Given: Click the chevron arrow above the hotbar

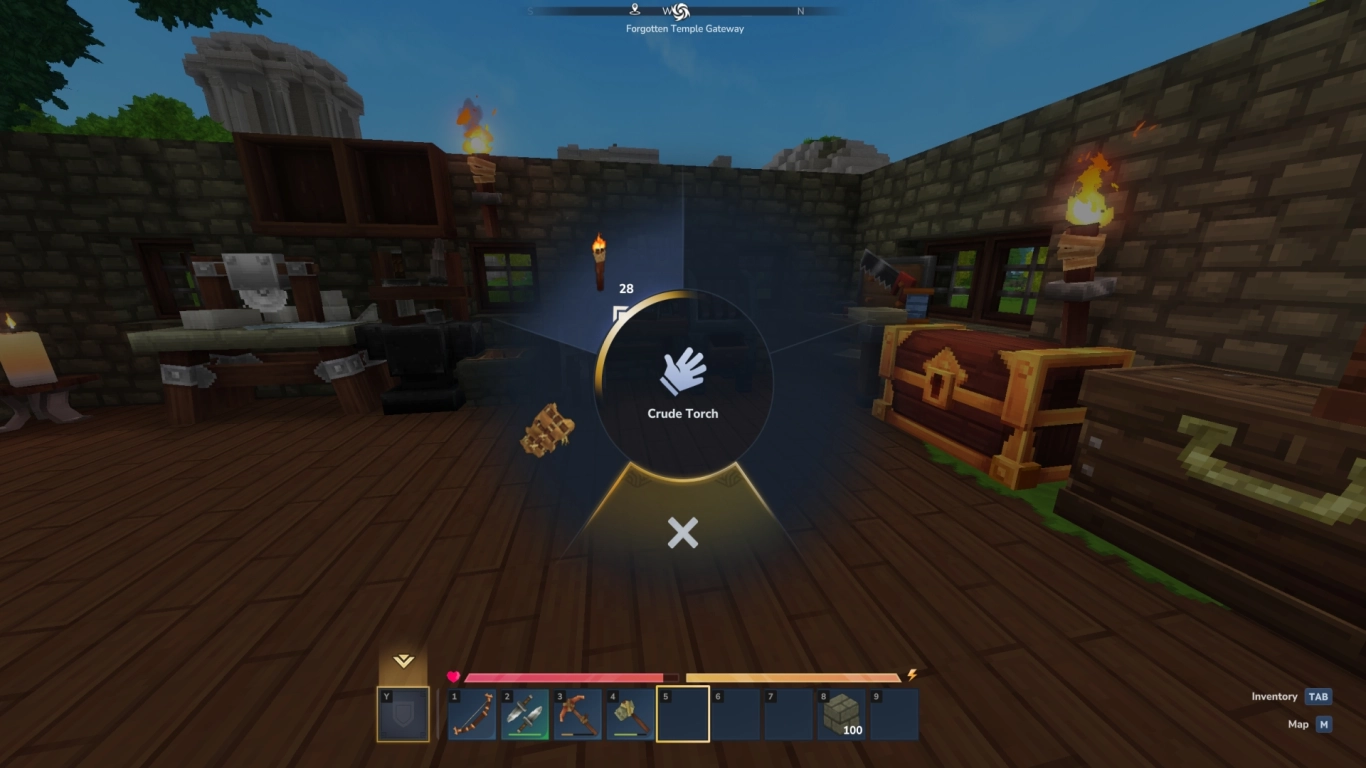Looking at the screenshot, I should pyautogui.click(x=404, y=662).
